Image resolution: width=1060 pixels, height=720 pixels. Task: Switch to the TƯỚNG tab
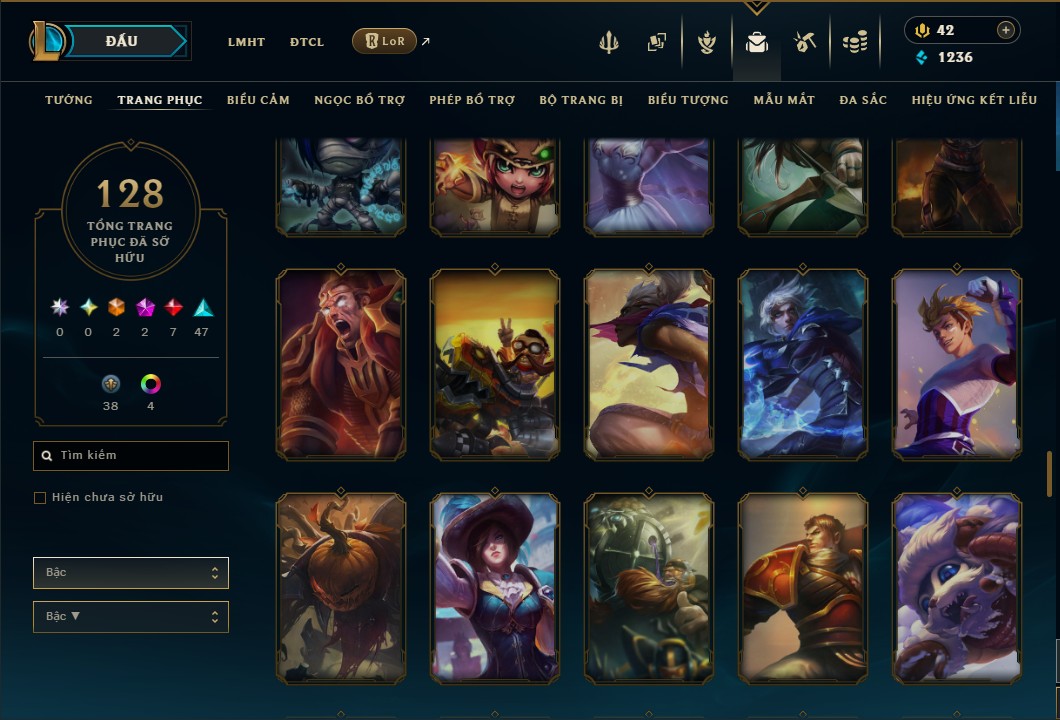click(x=69, y=100)
